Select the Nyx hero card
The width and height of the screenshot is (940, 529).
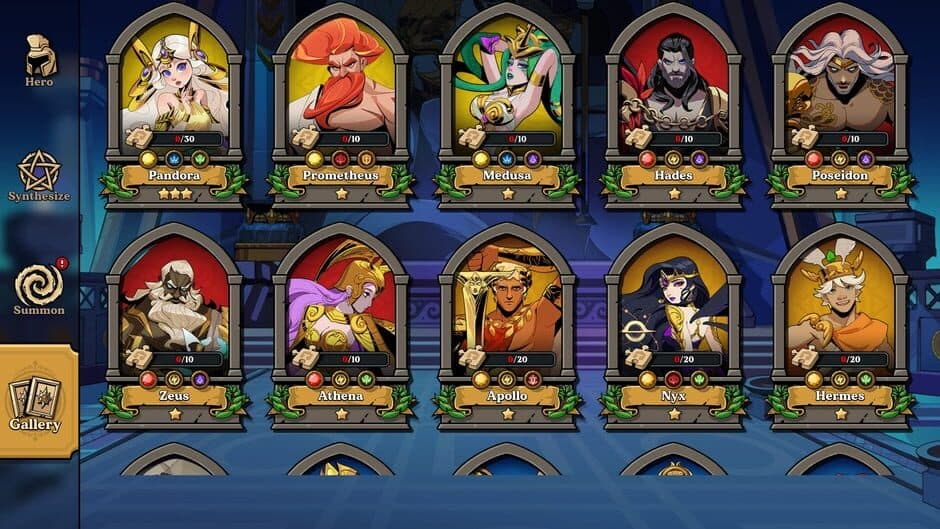[674, 320]
